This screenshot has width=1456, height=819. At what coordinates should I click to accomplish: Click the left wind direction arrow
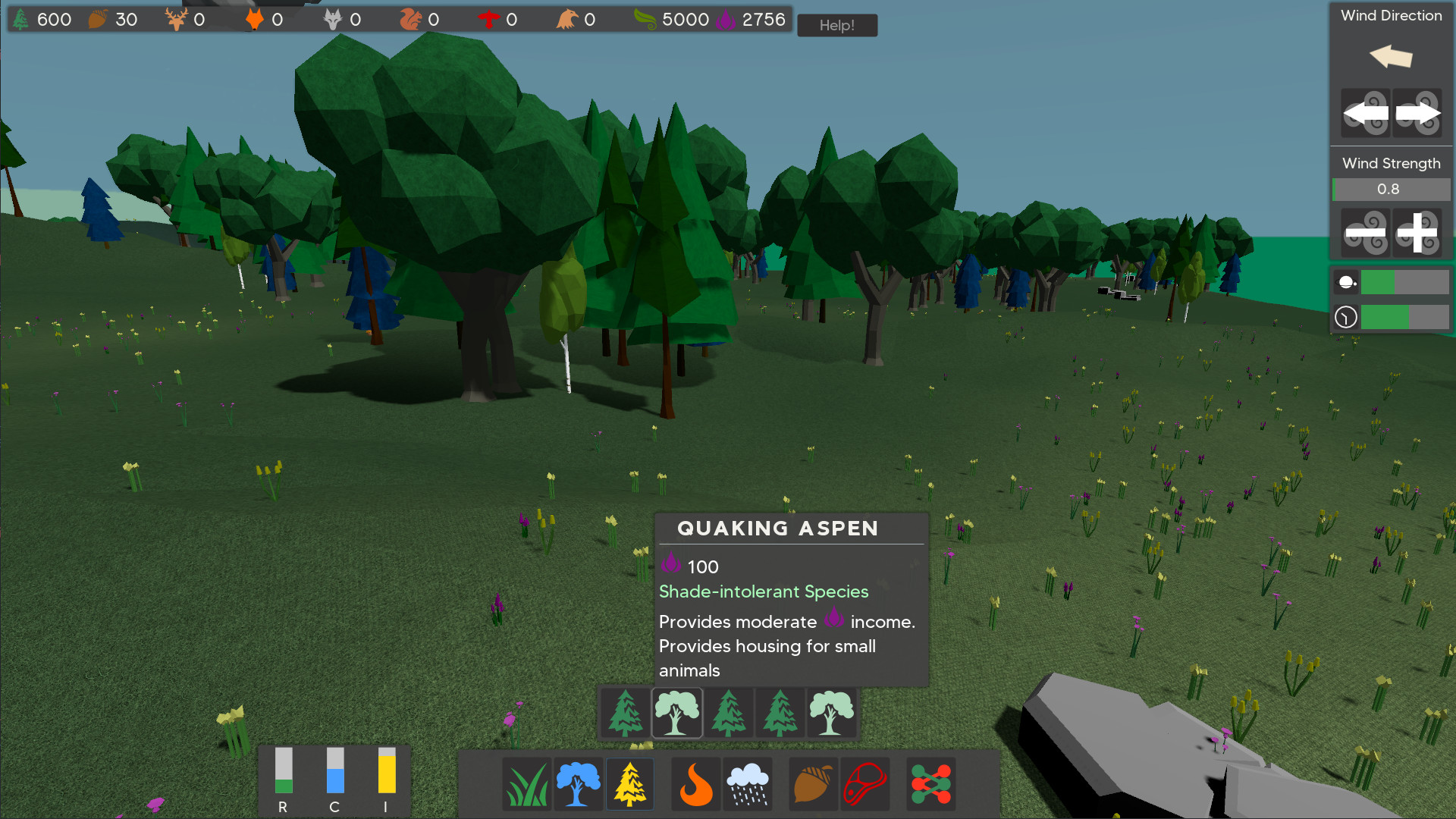(x=1365, y=113)
